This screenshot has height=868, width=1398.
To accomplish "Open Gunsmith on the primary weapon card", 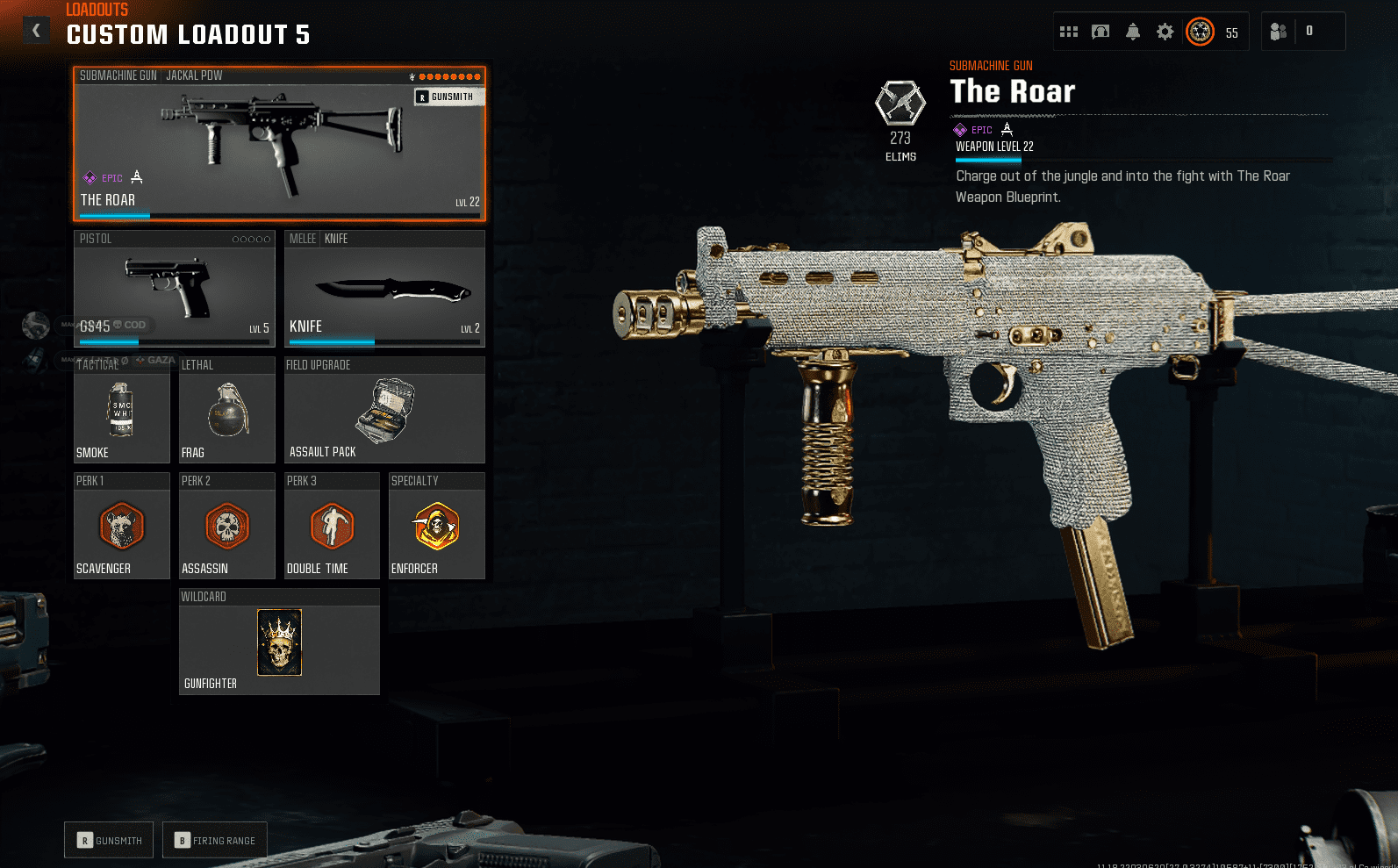I will coord(449,97).
